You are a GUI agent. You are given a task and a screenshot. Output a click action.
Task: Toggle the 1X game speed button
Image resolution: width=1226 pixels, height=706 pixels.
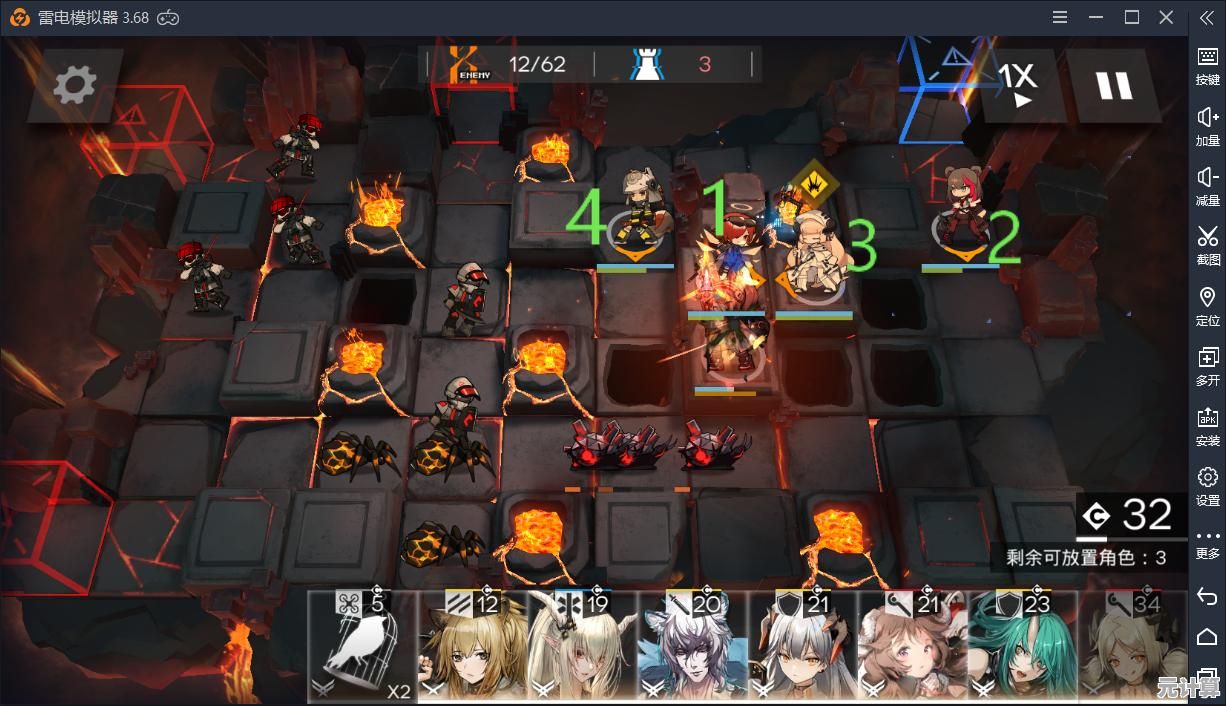click(1018, 85)
